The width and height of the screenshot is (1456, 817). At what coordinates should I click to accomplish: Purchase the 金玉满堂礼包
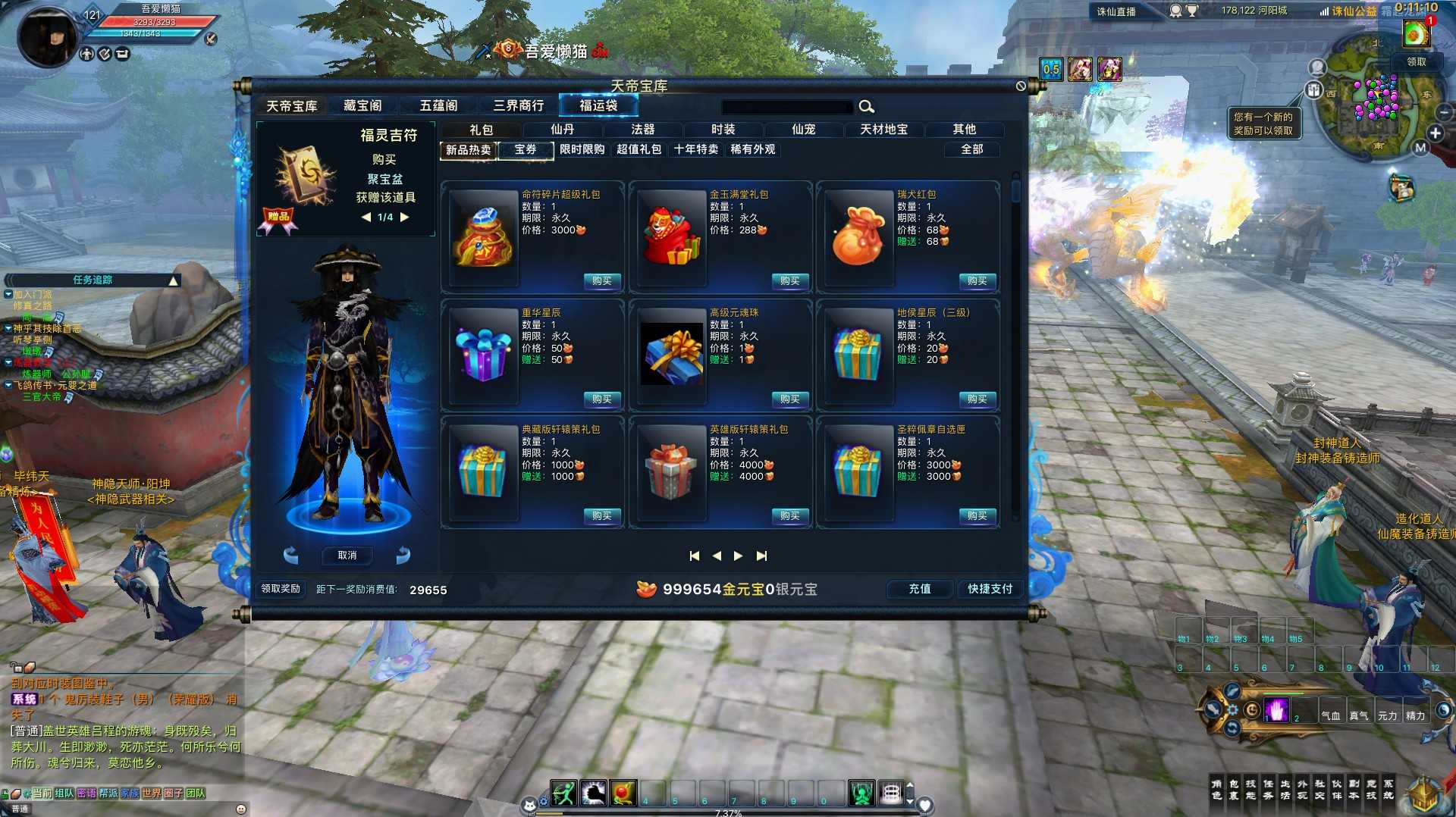pos(789,281)
